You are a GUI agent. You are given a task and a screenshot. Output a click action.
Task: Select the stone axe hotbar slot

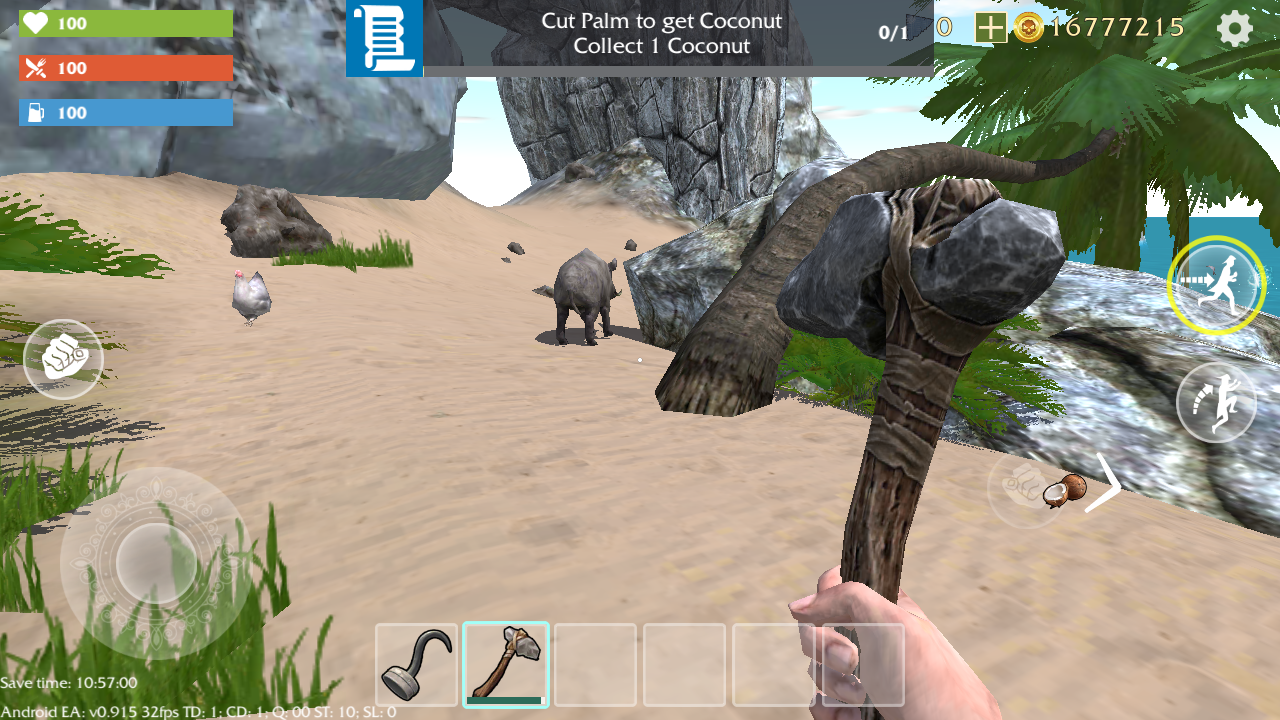click(x=506, y=665)
